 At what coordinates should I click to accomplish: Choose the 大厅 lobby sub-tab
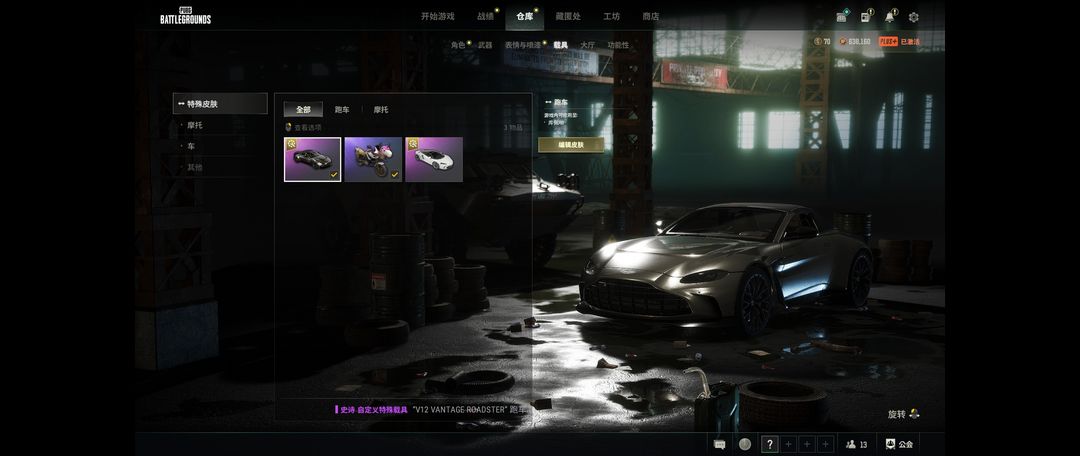(x=587, y=45)
